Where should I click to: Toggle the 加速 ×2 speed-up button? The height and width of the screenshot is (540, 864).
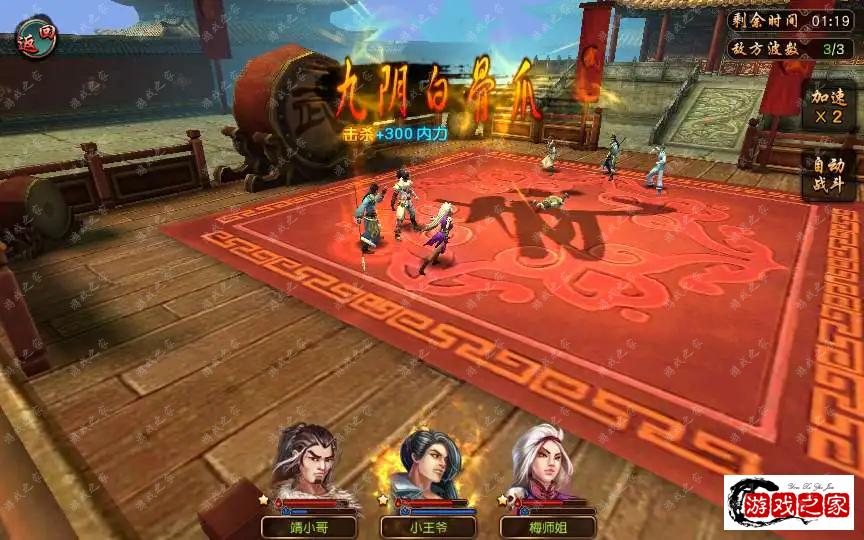coord(827,106)
